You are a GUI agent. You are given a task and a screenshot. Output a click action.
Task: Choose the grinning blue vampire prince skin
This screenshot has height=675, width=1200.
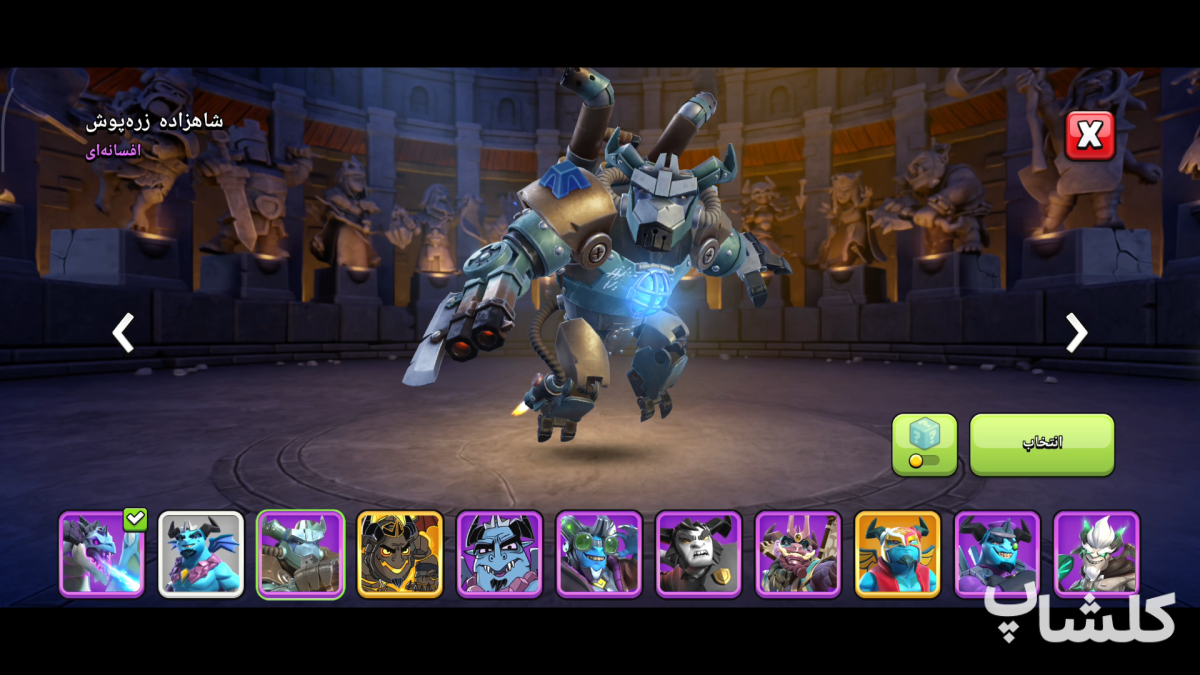[x=499, y=554]
